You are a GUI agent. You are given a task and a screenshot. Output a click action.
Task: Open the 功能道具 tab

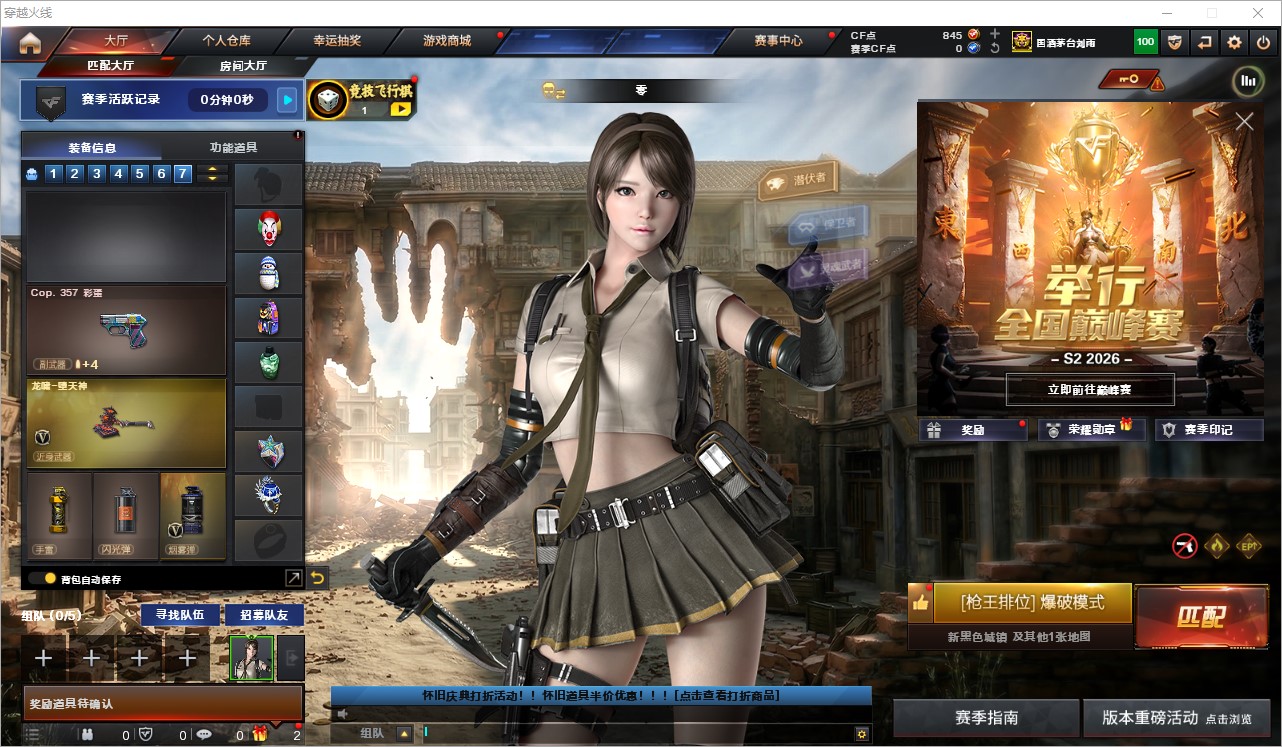point(233,147)
